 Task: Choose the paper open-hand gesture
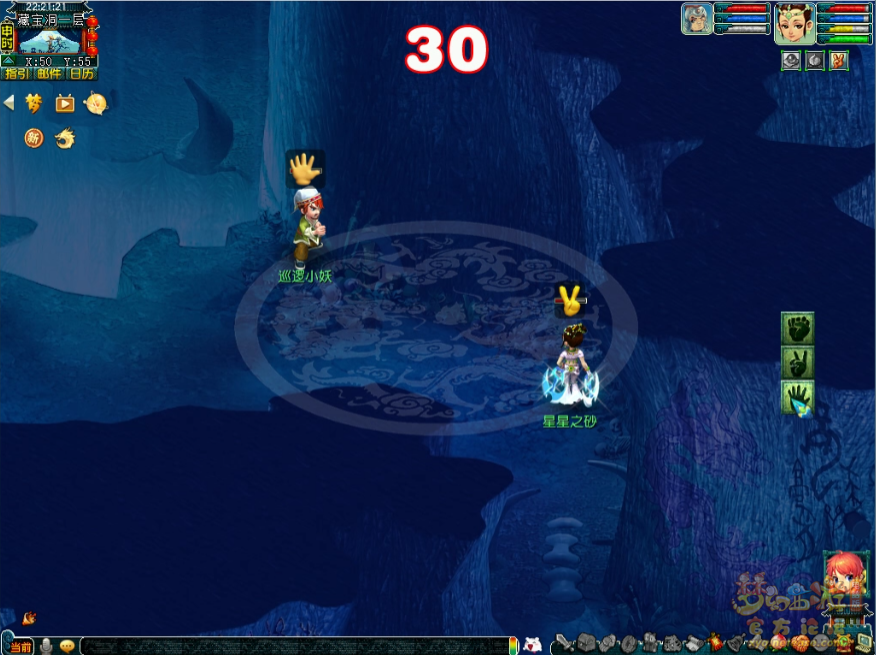(x=797, y=397)
